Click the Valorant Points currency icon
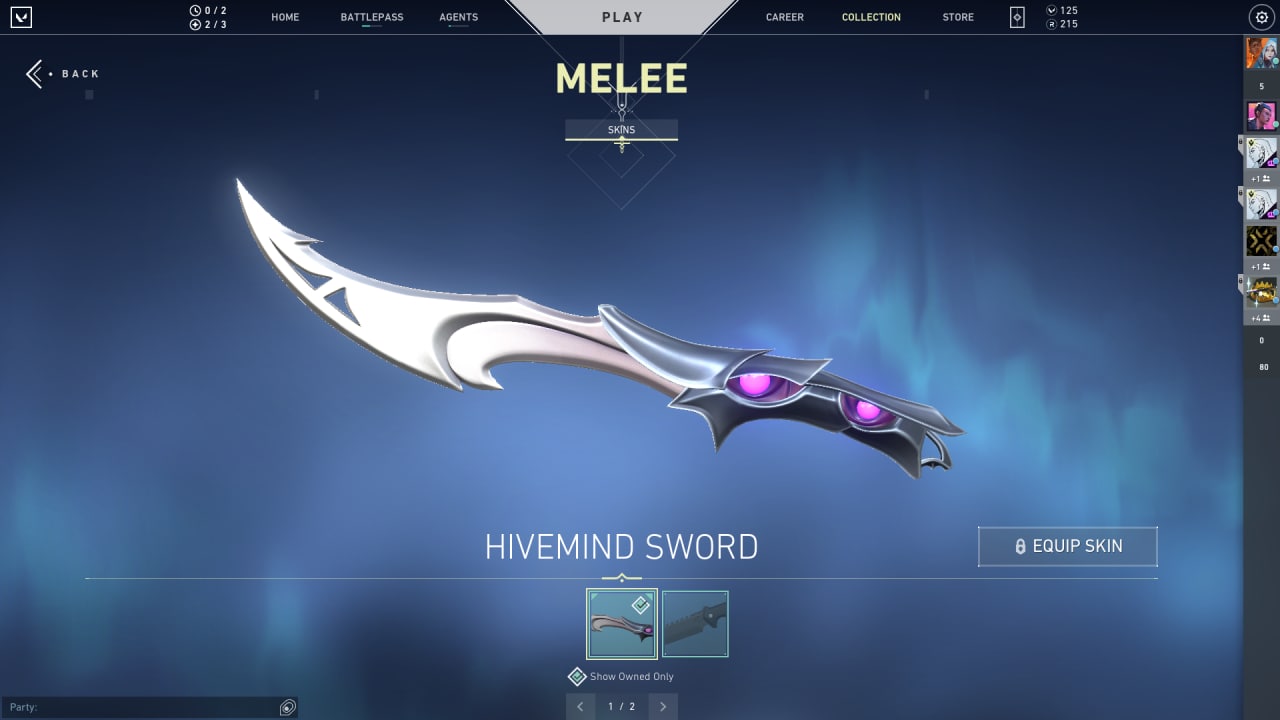This screenshot has width=1280, height=720. pos(1051,9)
